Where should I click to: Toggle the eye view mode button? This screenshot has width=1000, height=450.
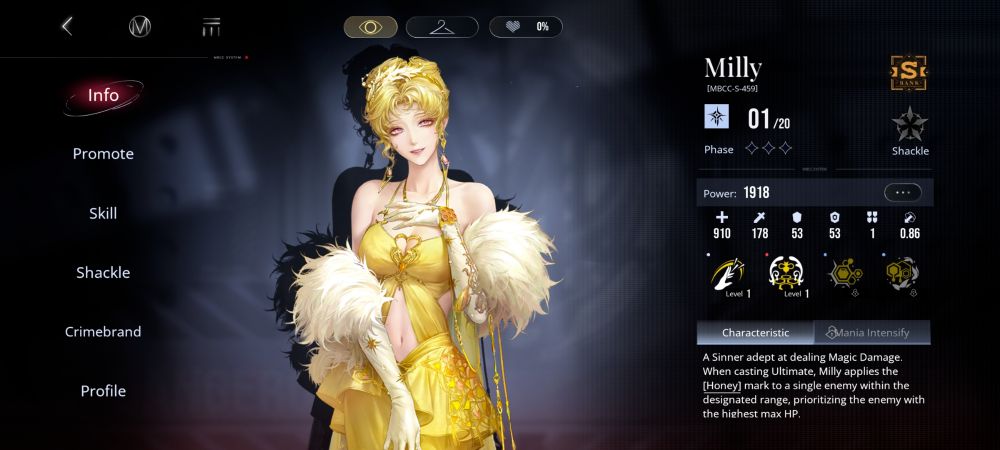[x=371, y=27]
